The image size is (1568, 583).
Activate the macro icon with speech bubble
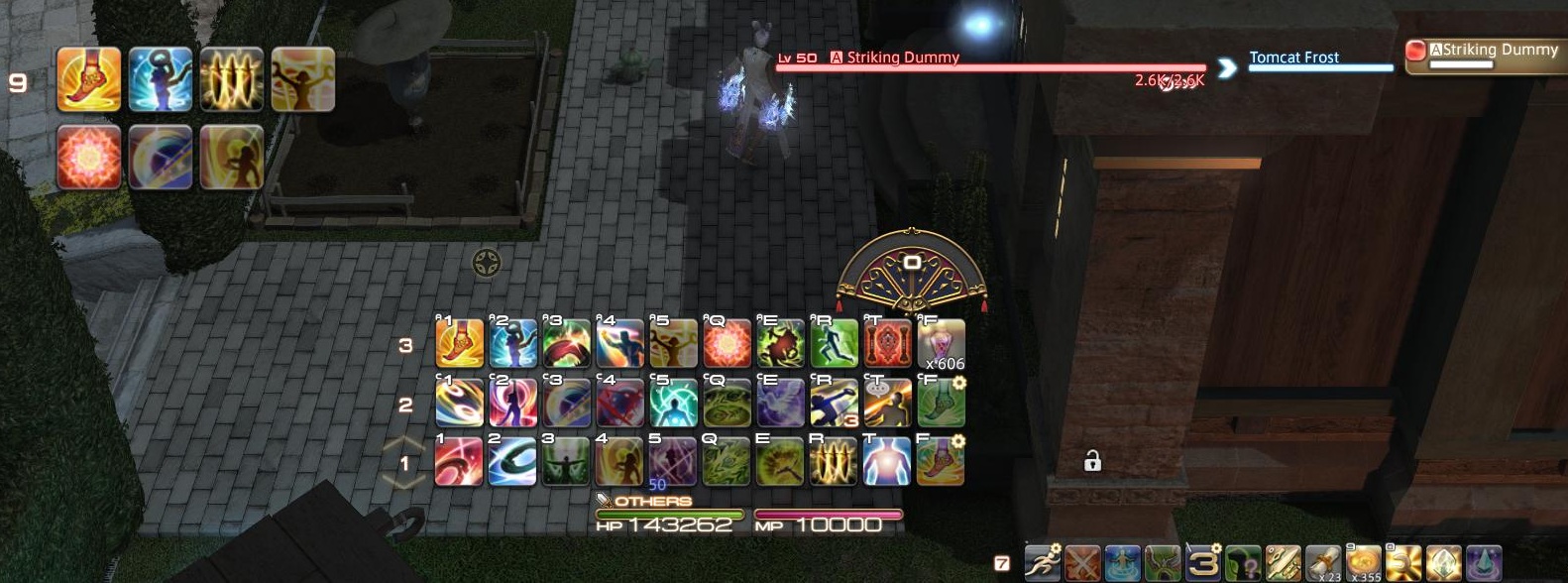click(887, 404)
